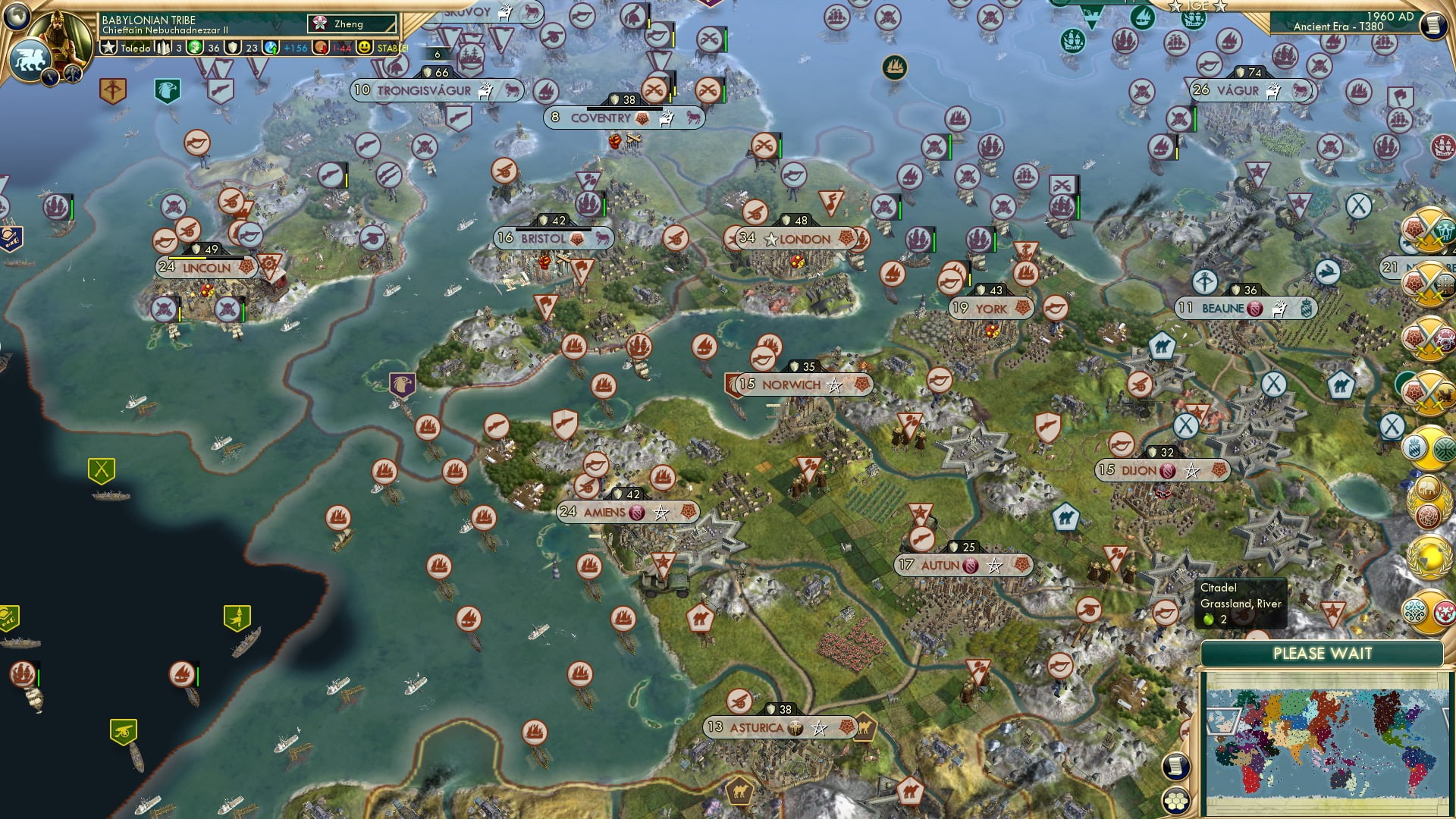Open the diplomacy globe button top-left
Viewport: 1456px width, 819px height.
pos(16,17)
